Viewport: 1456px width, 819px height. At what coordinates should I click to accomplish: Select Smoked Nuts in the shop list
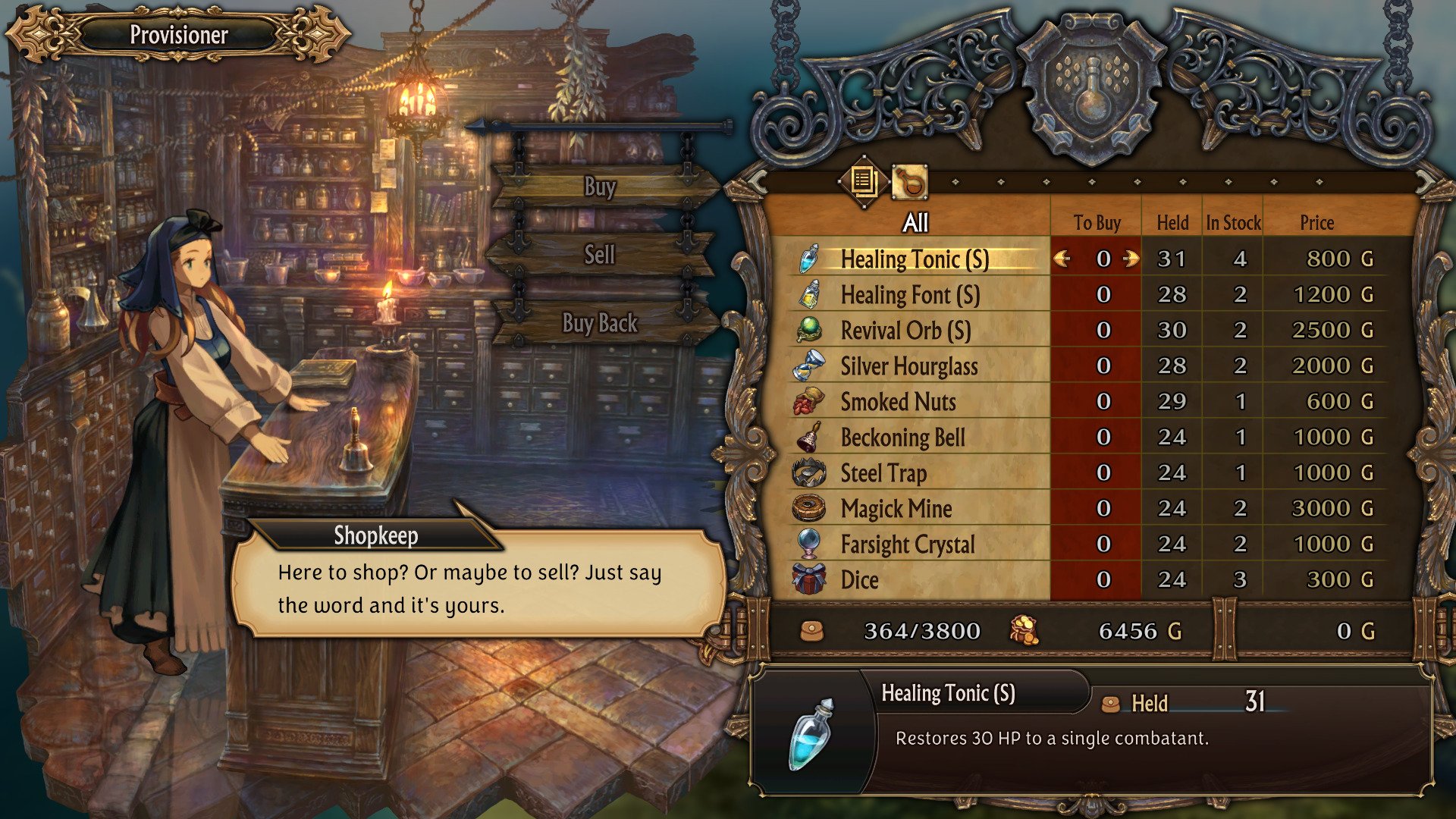point(898,402)
